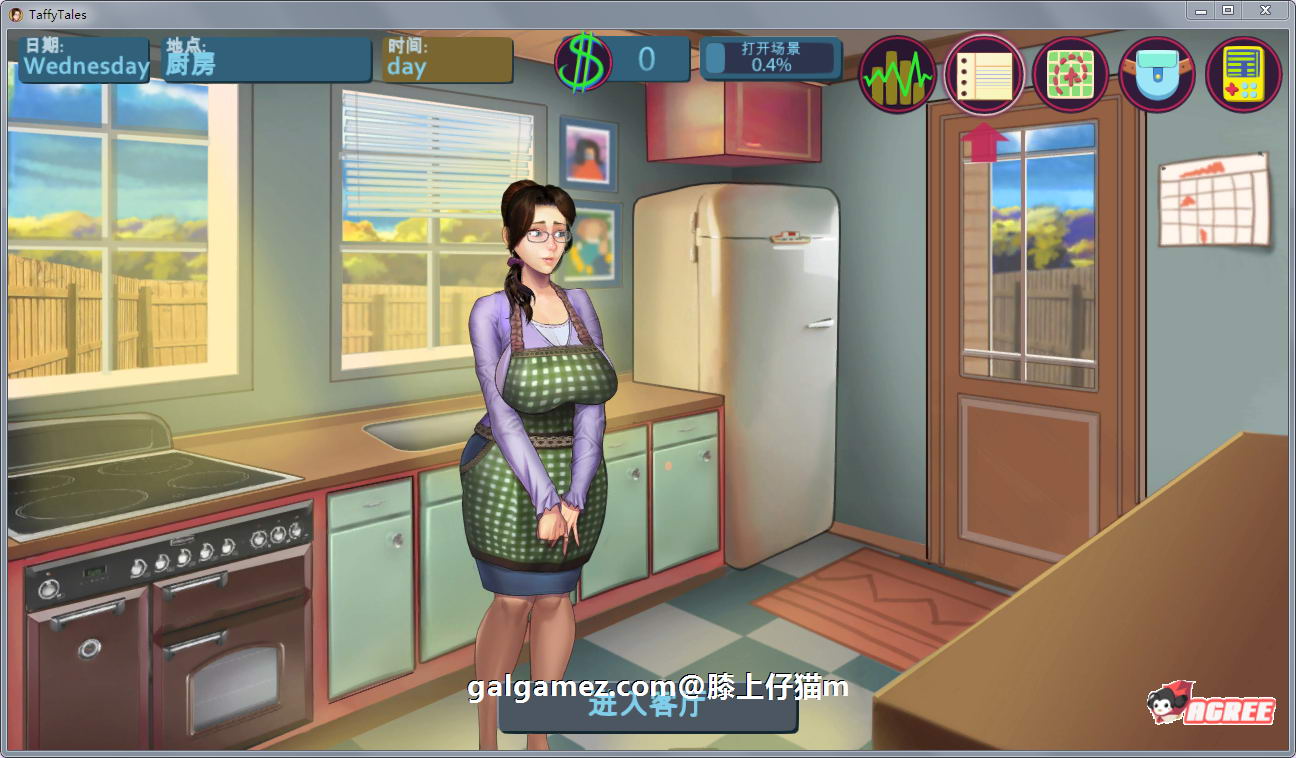Click the 打开场景 scene progress bar

point(771,58)
